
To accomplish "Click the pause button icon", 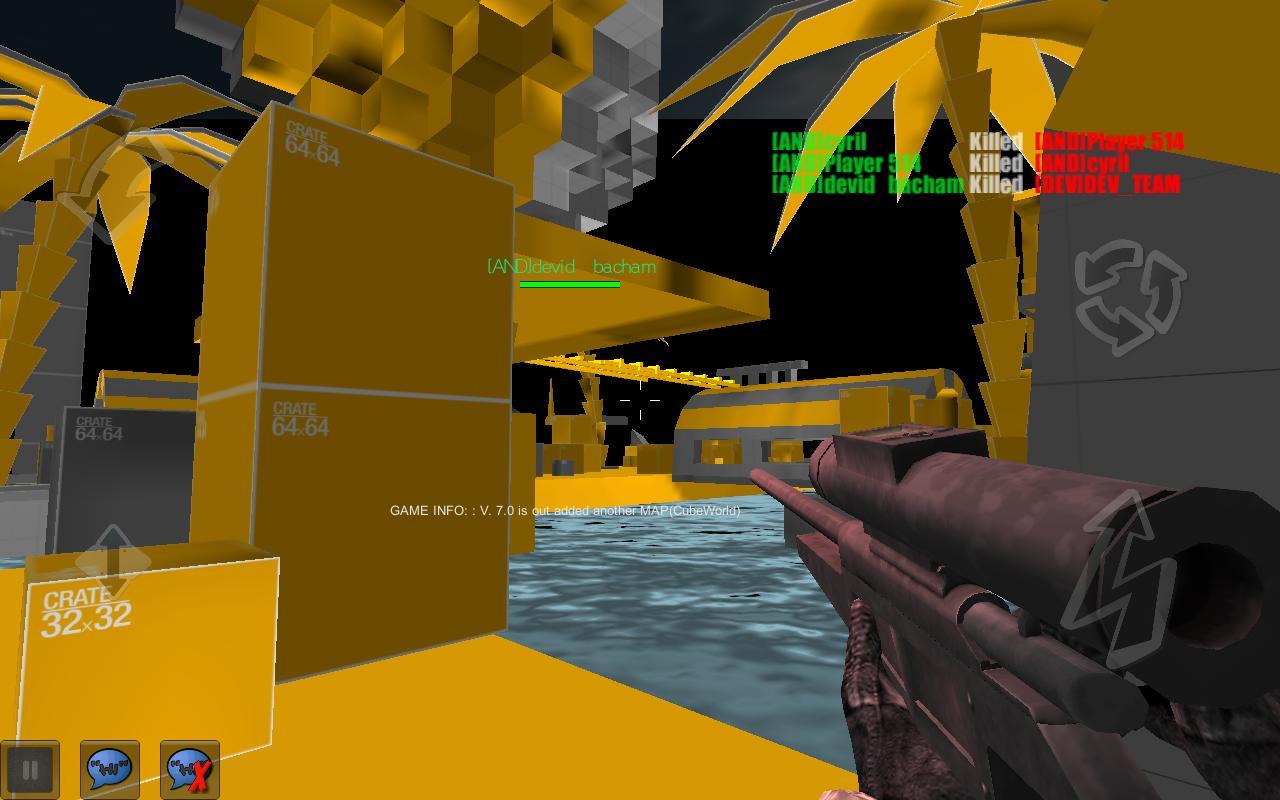I will [32, 769].
